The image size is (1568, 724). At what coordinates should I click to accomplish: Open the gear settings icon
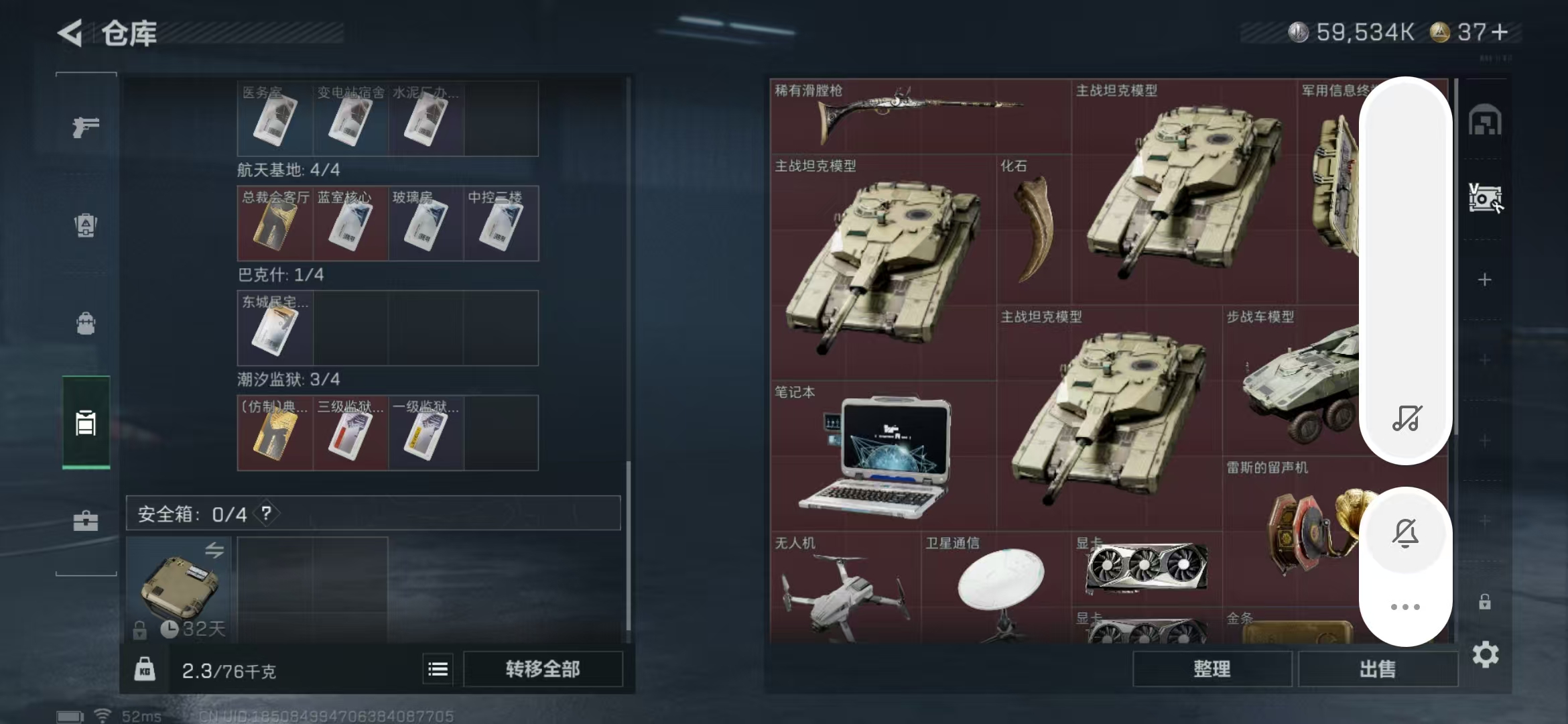1485,654
